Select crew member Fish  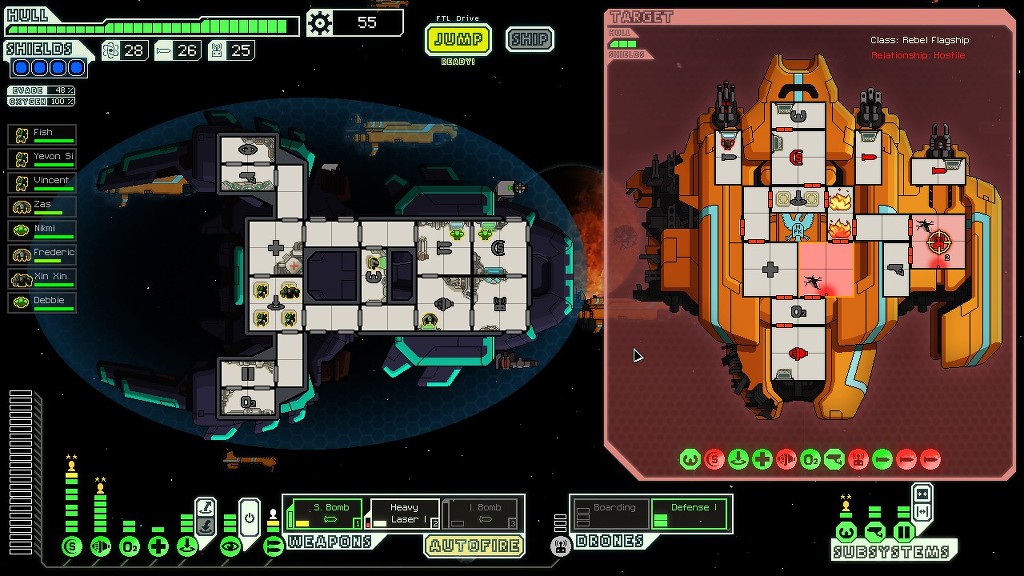43,133
